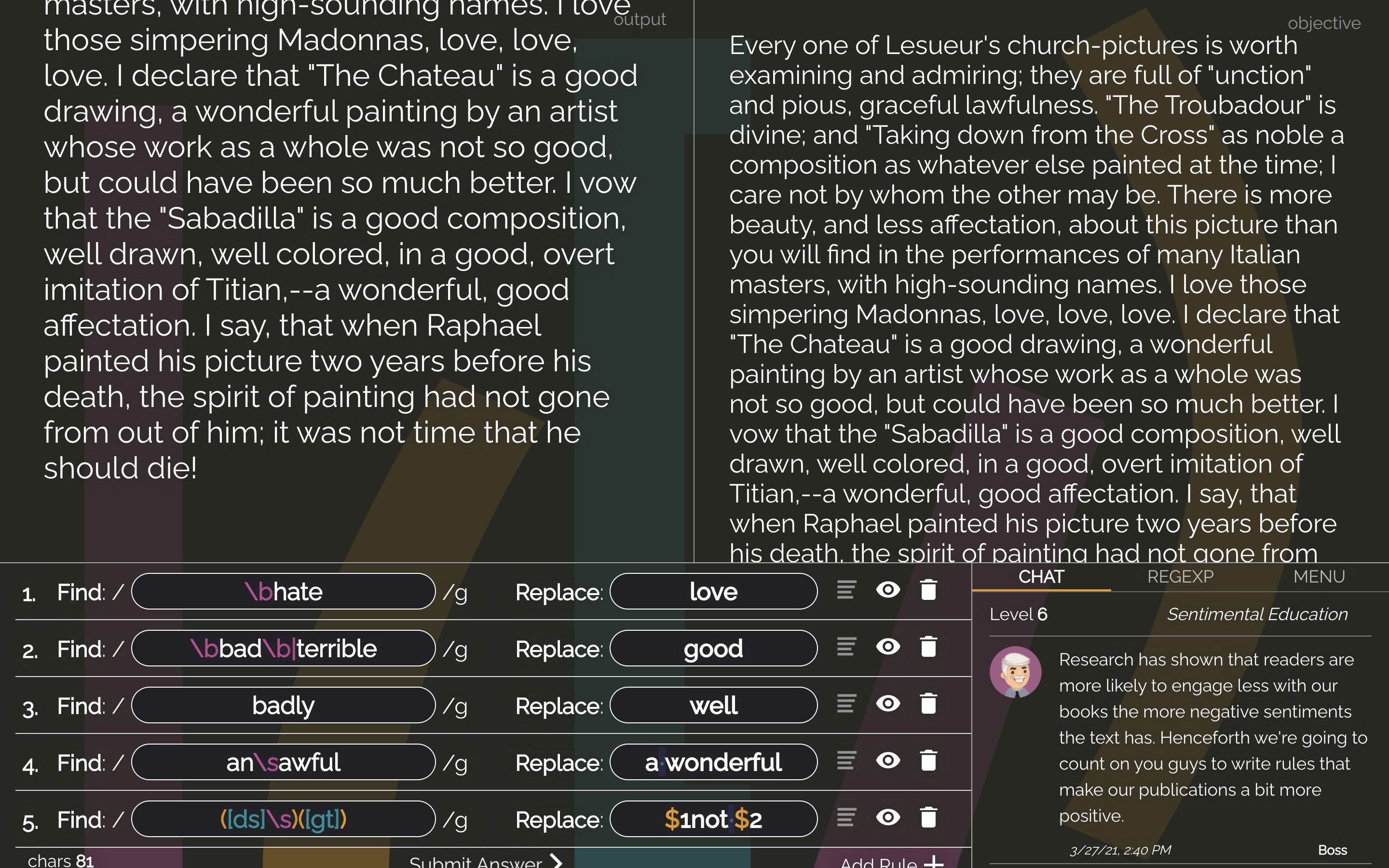Delete the \bbad\b|terrible rule
This screenshot has width=1389, height=868.
tap(929, 647)
